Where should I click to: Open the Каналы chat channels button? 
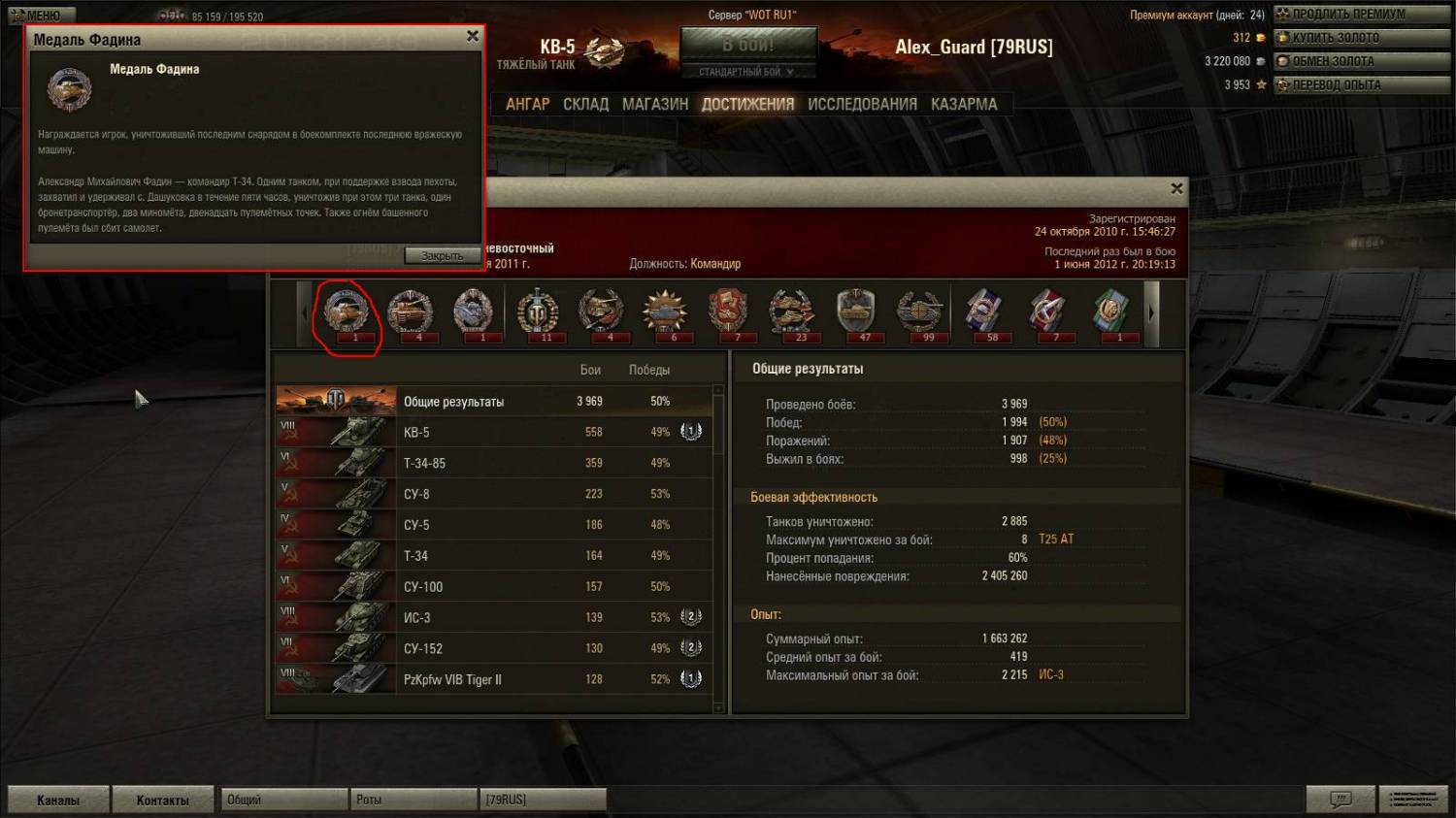(x=58, y=800)
